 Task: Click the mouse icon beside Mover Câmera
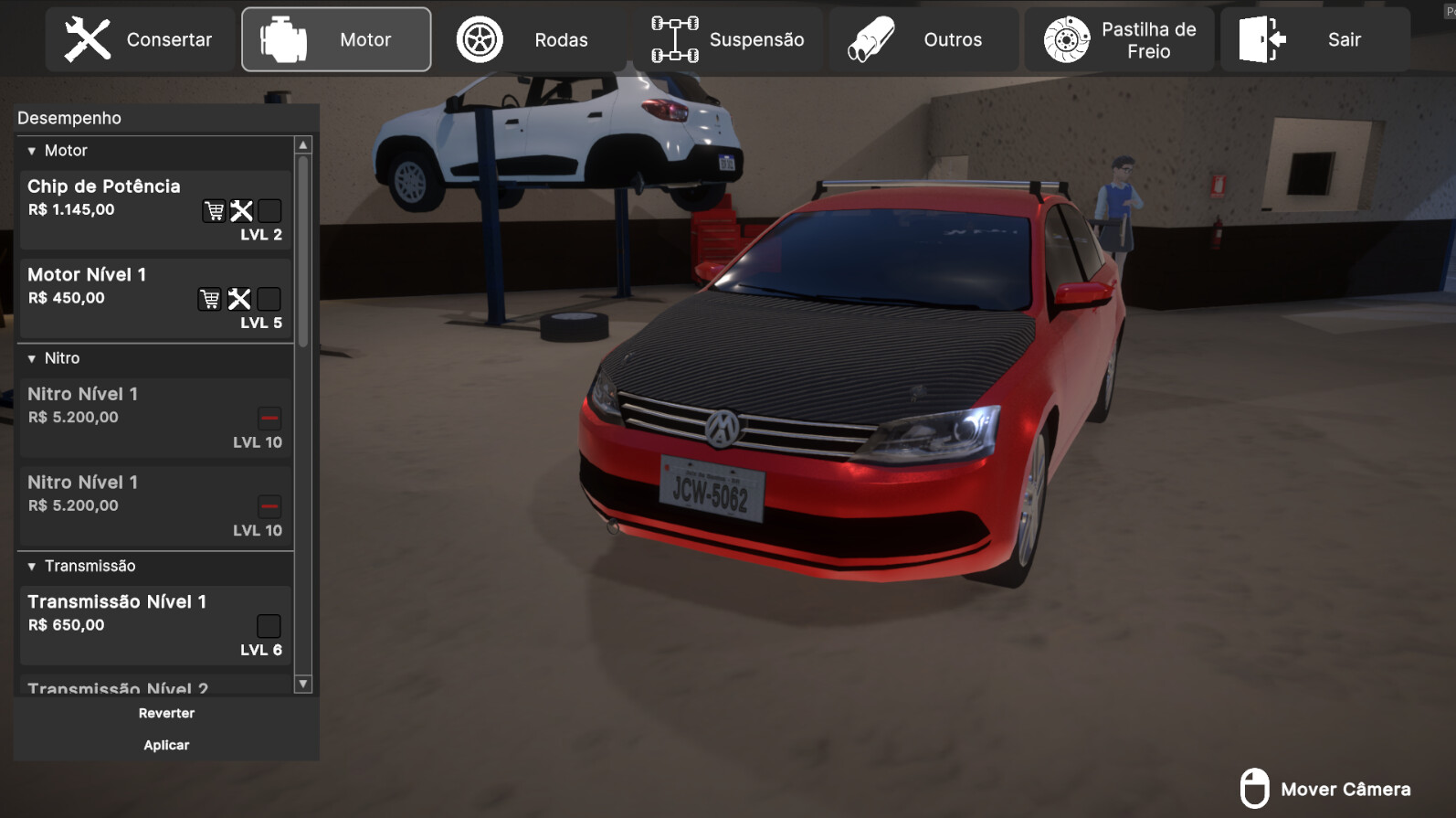point(1257,787)
